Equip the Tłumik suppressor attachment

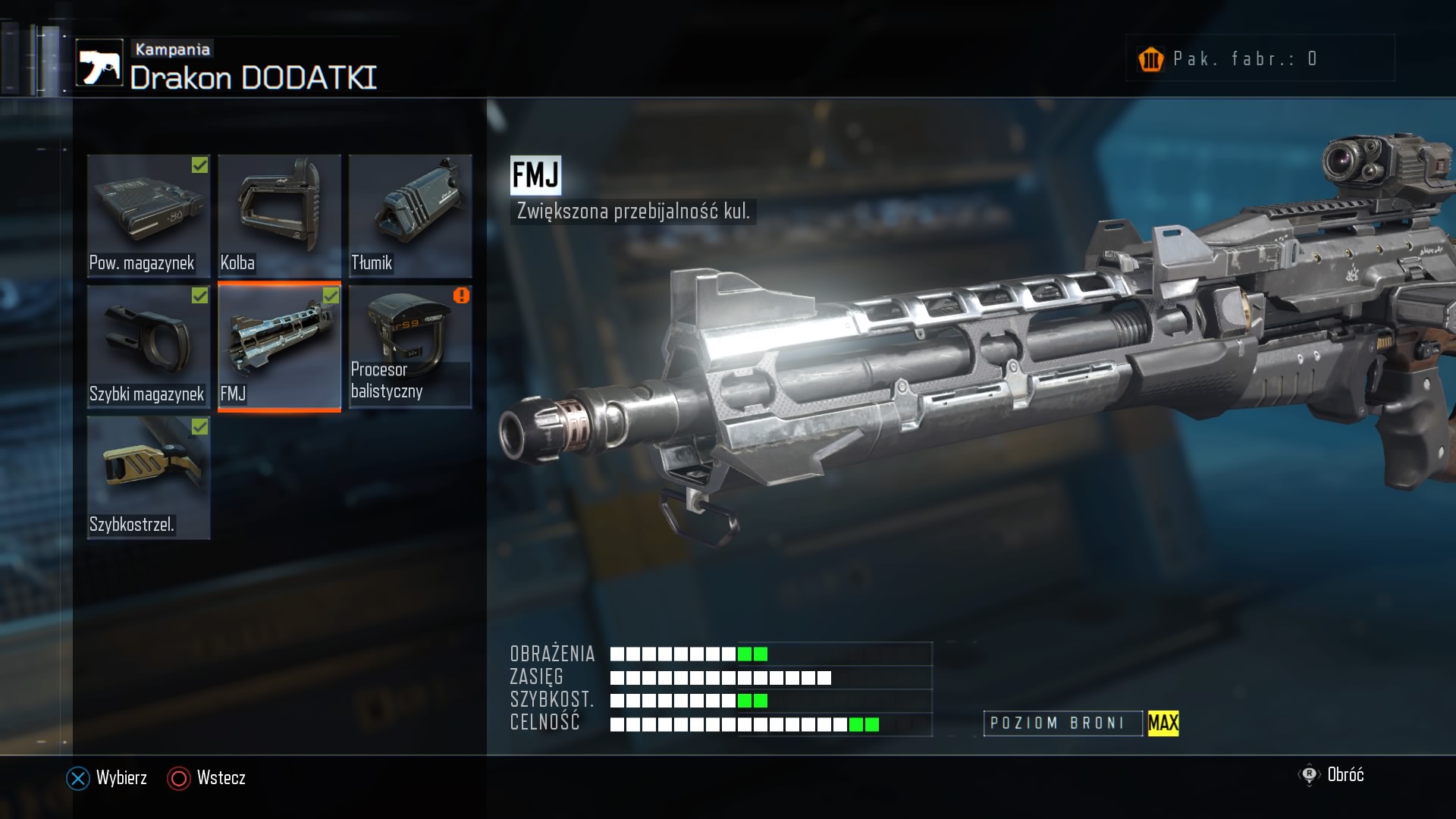[410, 215]
